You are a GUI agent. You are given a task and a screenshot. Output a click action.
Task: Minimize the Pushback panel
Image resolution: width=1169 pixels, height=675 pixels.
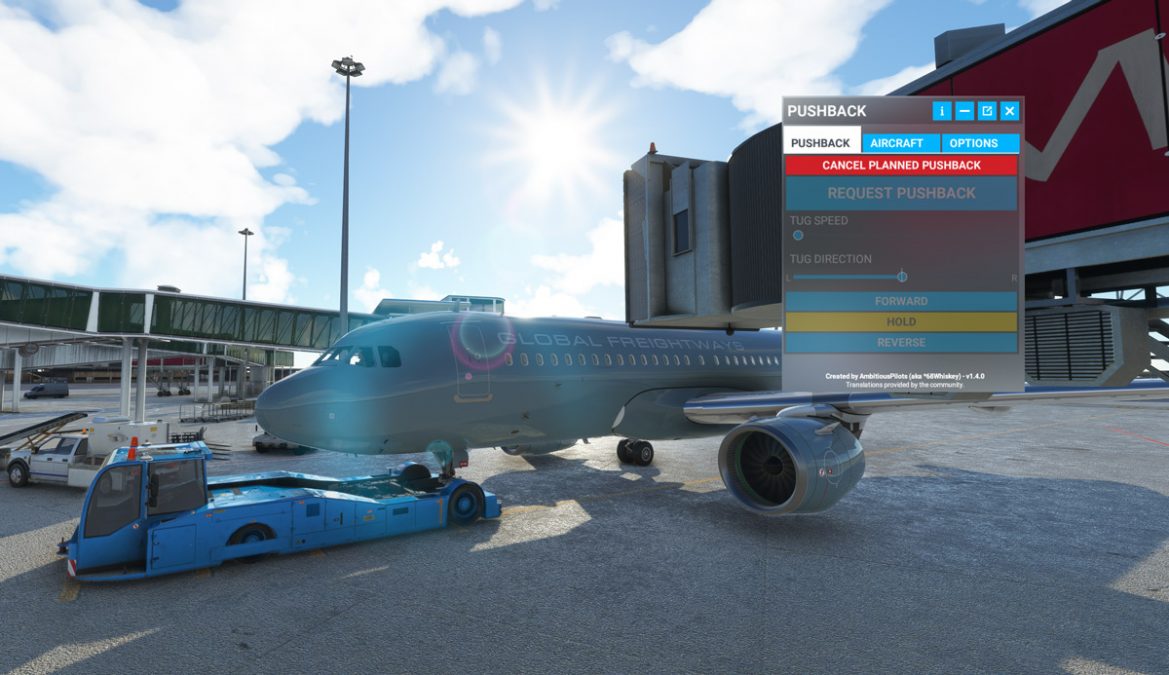[964, 111]
